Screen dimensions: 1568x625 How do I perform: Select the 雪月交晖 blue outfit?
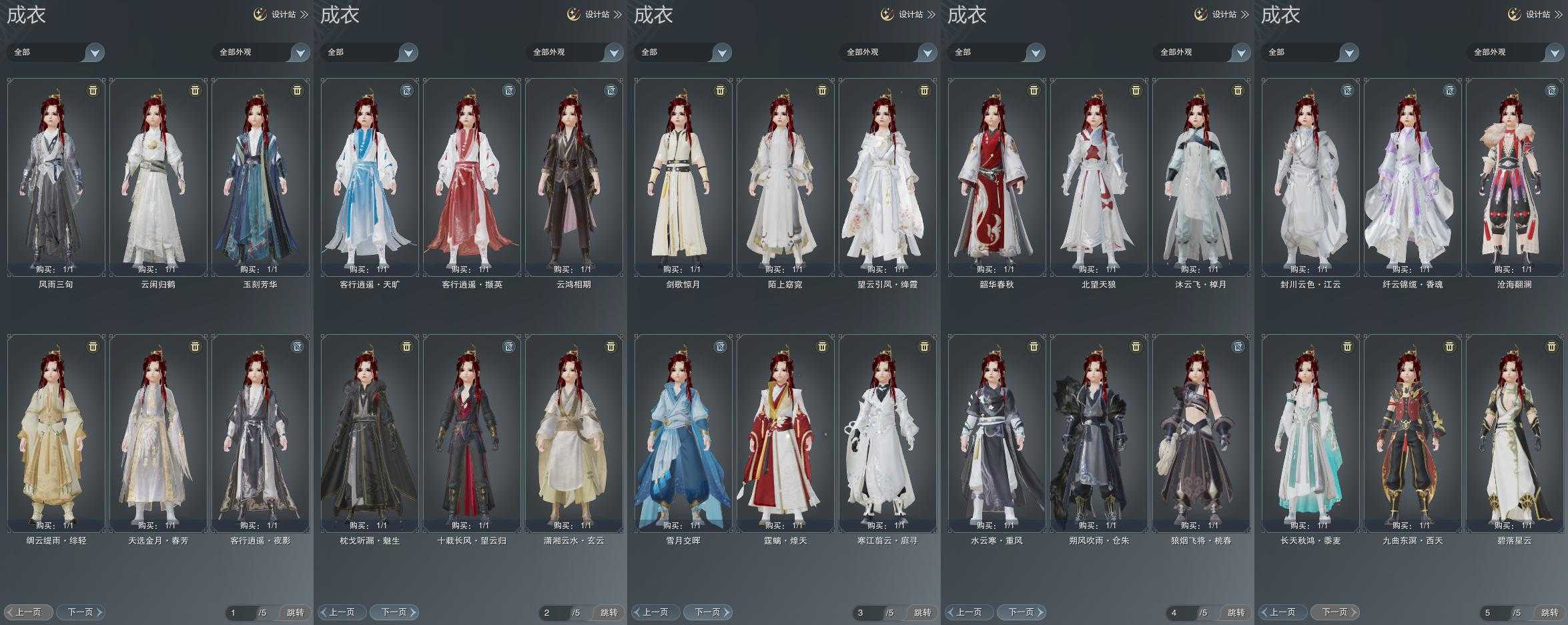(x=683, y=433)
